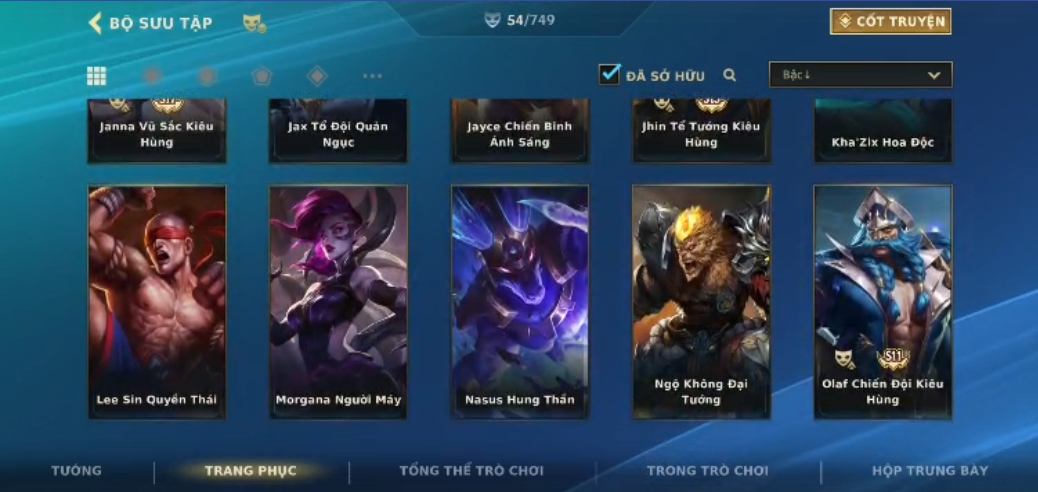View the Olaf Chiến Đội Kiêu Hùng skin
The width and height of the screenshot is (1038, 492).
click(883, 301)
